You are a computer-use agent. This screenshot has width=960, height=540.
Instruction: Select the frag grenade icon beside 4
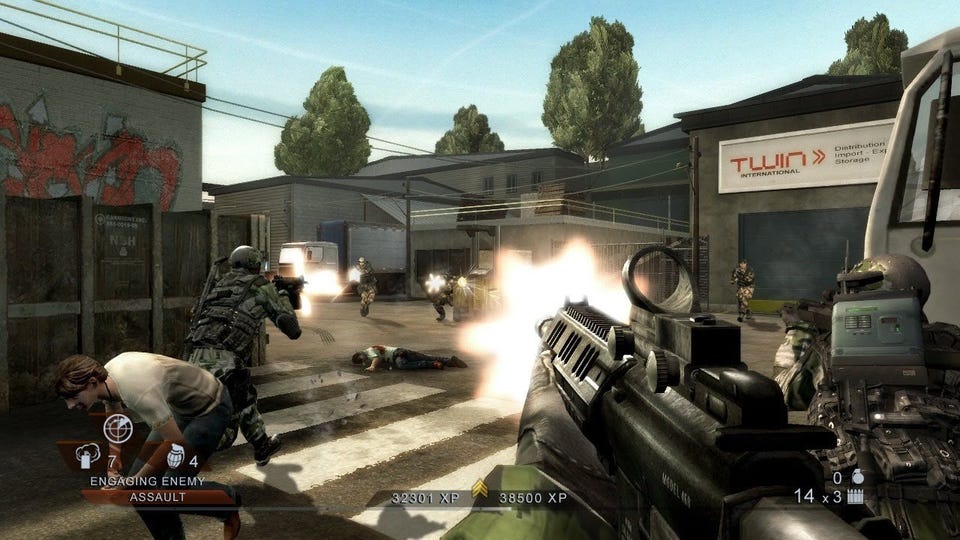176,456
